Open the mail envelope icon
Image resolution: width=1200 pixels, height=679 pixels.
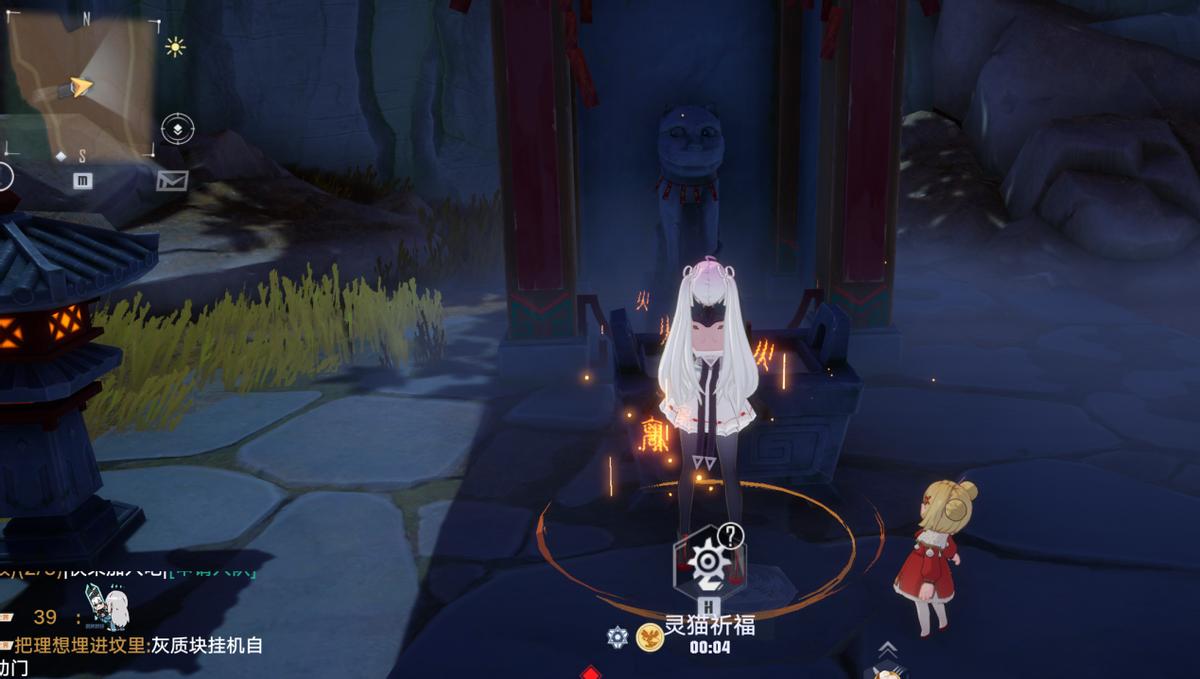pos(172,180)
